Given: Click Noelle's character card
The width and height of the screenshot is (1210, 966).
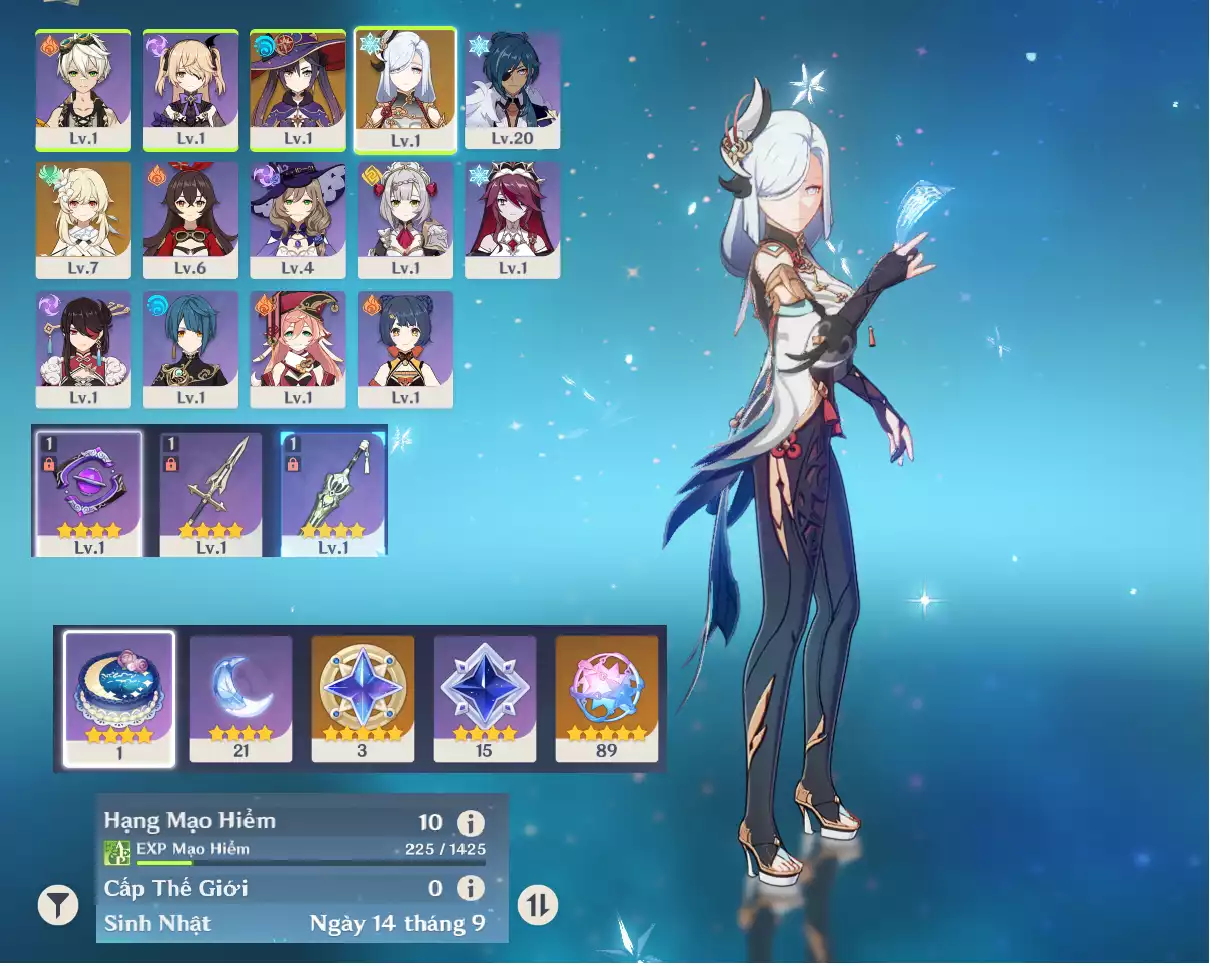Looking at the screenshot, I should (405, 219).
